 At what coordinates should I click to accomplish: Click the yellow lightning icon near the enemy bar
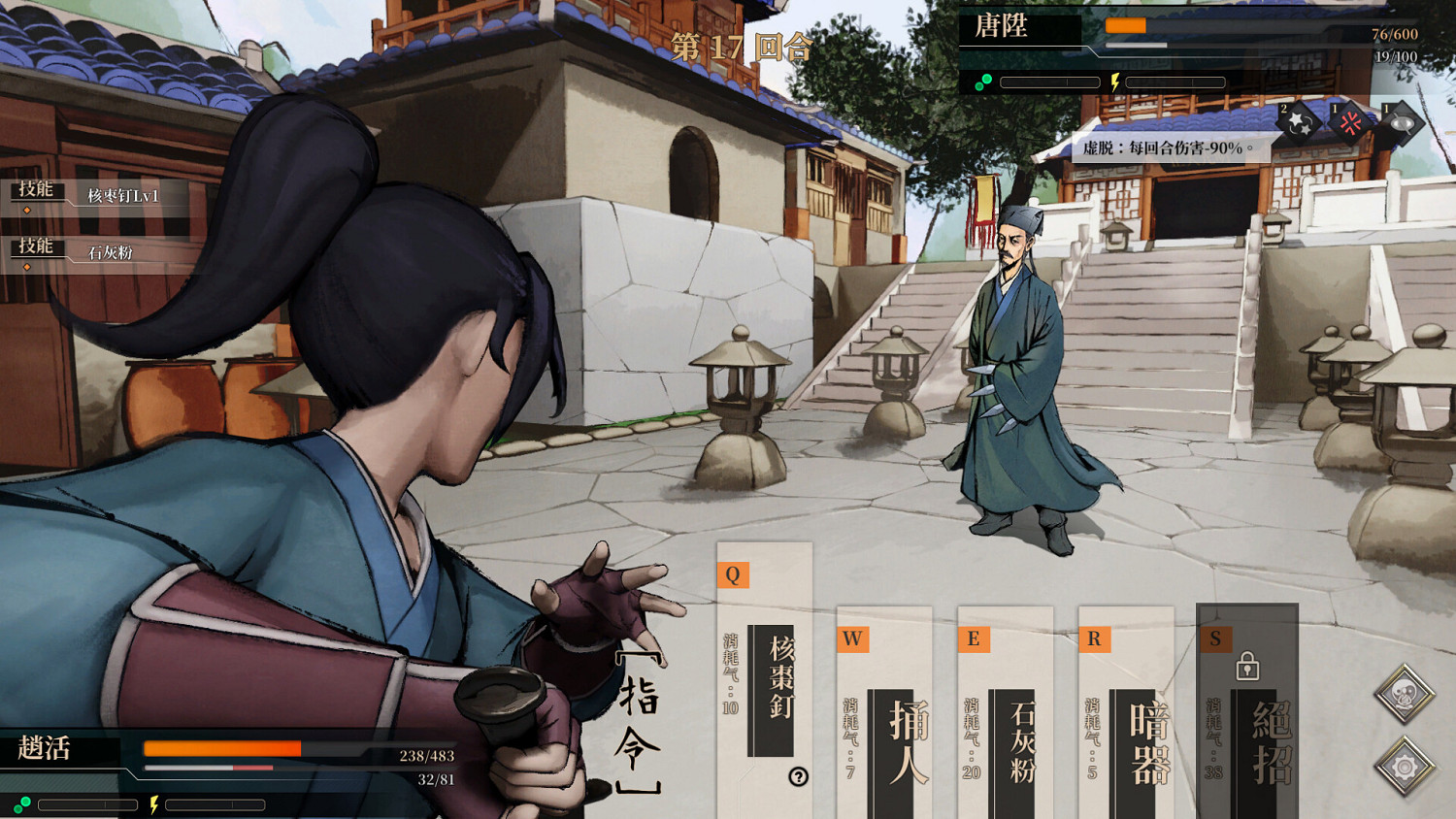tap(1116, 82)
